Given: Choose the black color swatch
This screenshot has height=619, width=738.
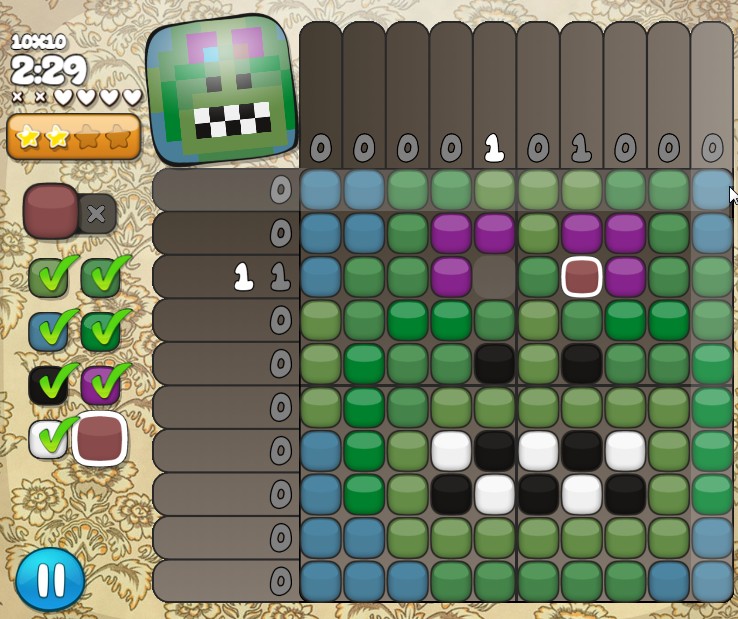Looking at the screenshot, I should point(48,385).
